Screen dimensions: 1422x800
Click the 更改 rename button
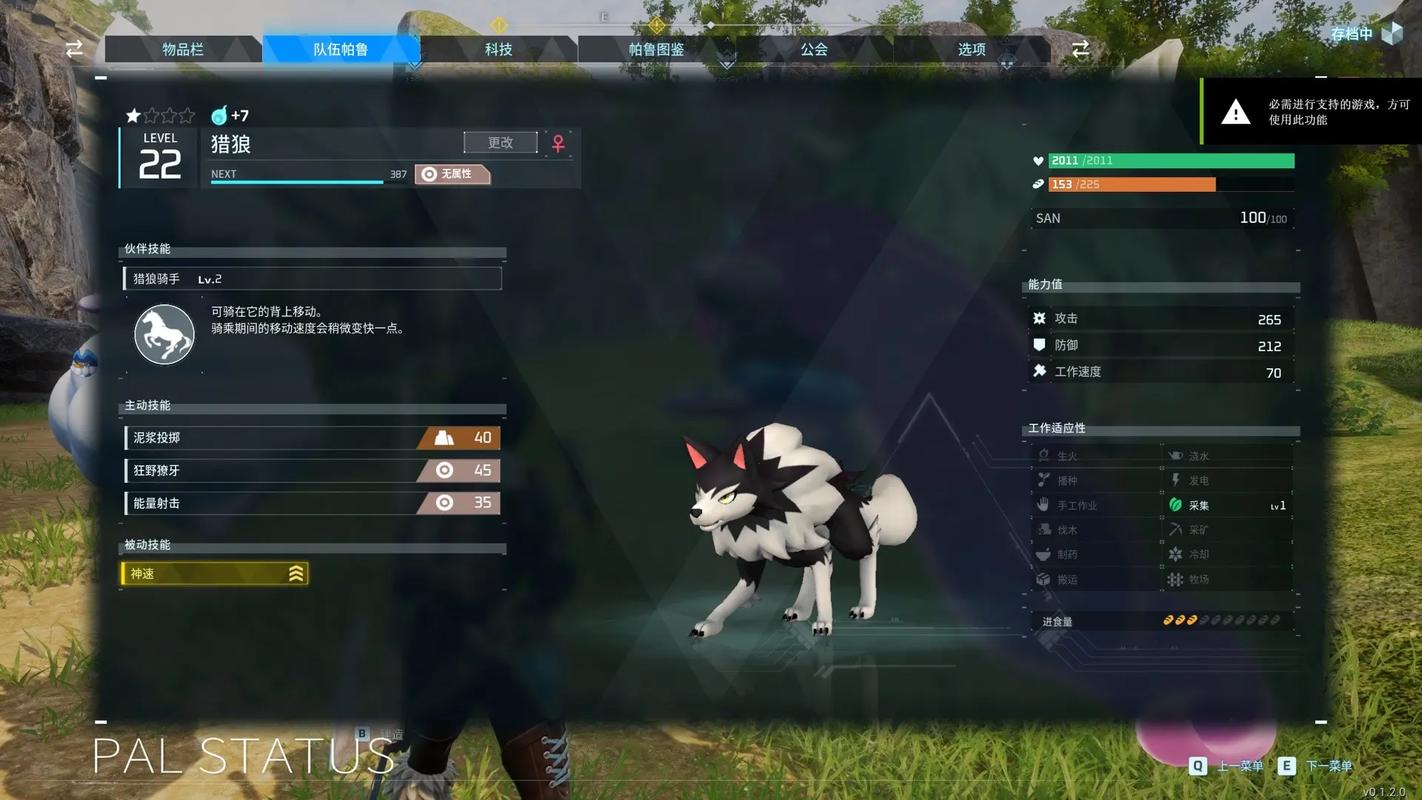(500, 143)
